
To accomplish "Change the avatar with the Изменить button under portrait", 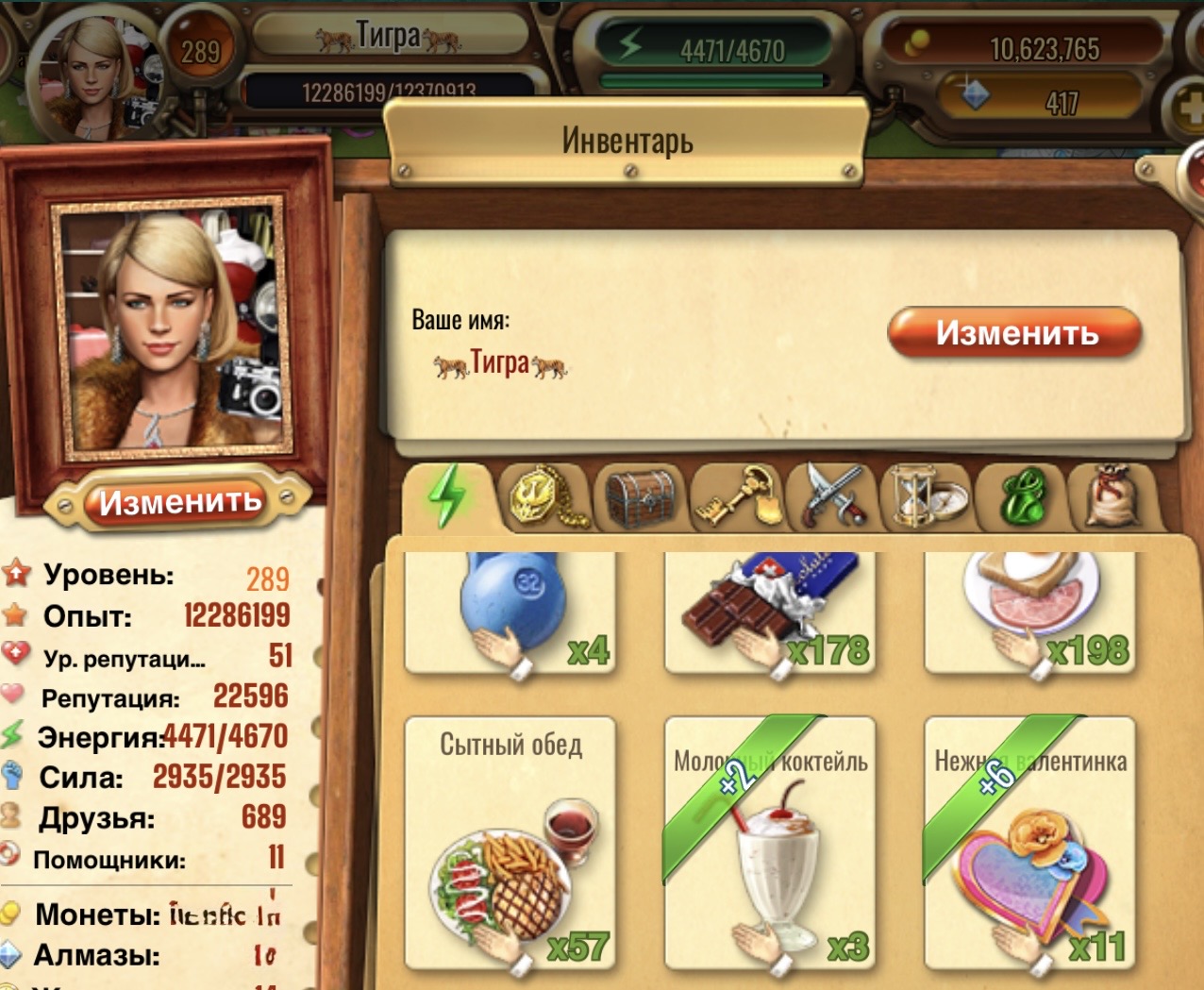I will [x=179, y=501].
